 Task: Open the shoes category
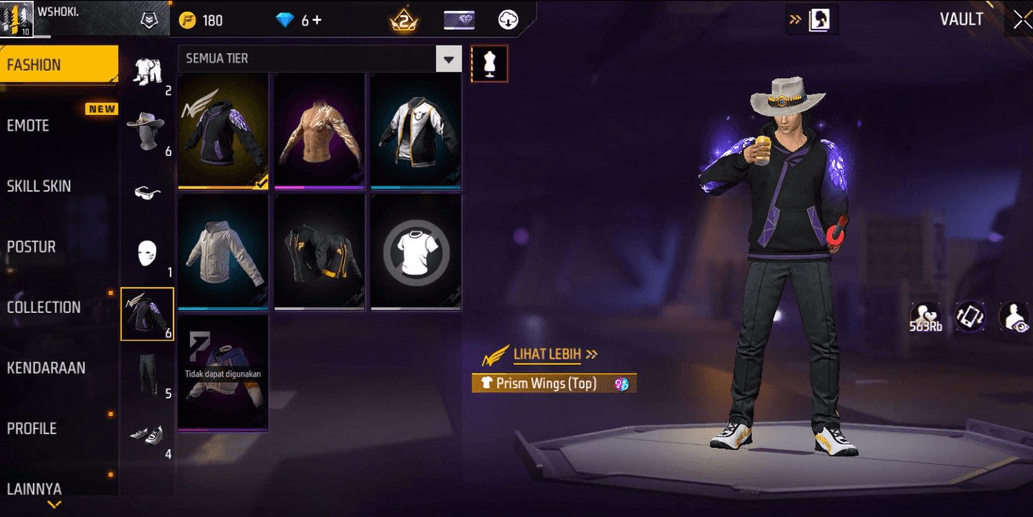click(147, 435)
